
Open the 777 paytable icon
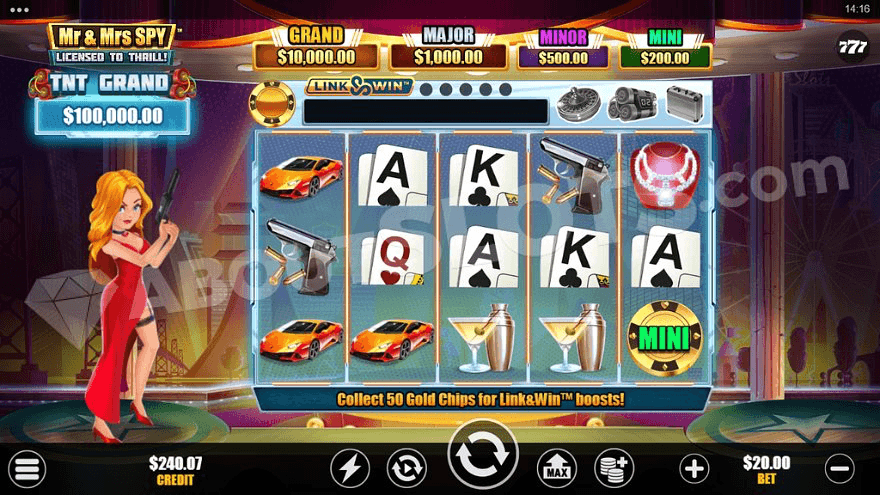coord(852,46)
